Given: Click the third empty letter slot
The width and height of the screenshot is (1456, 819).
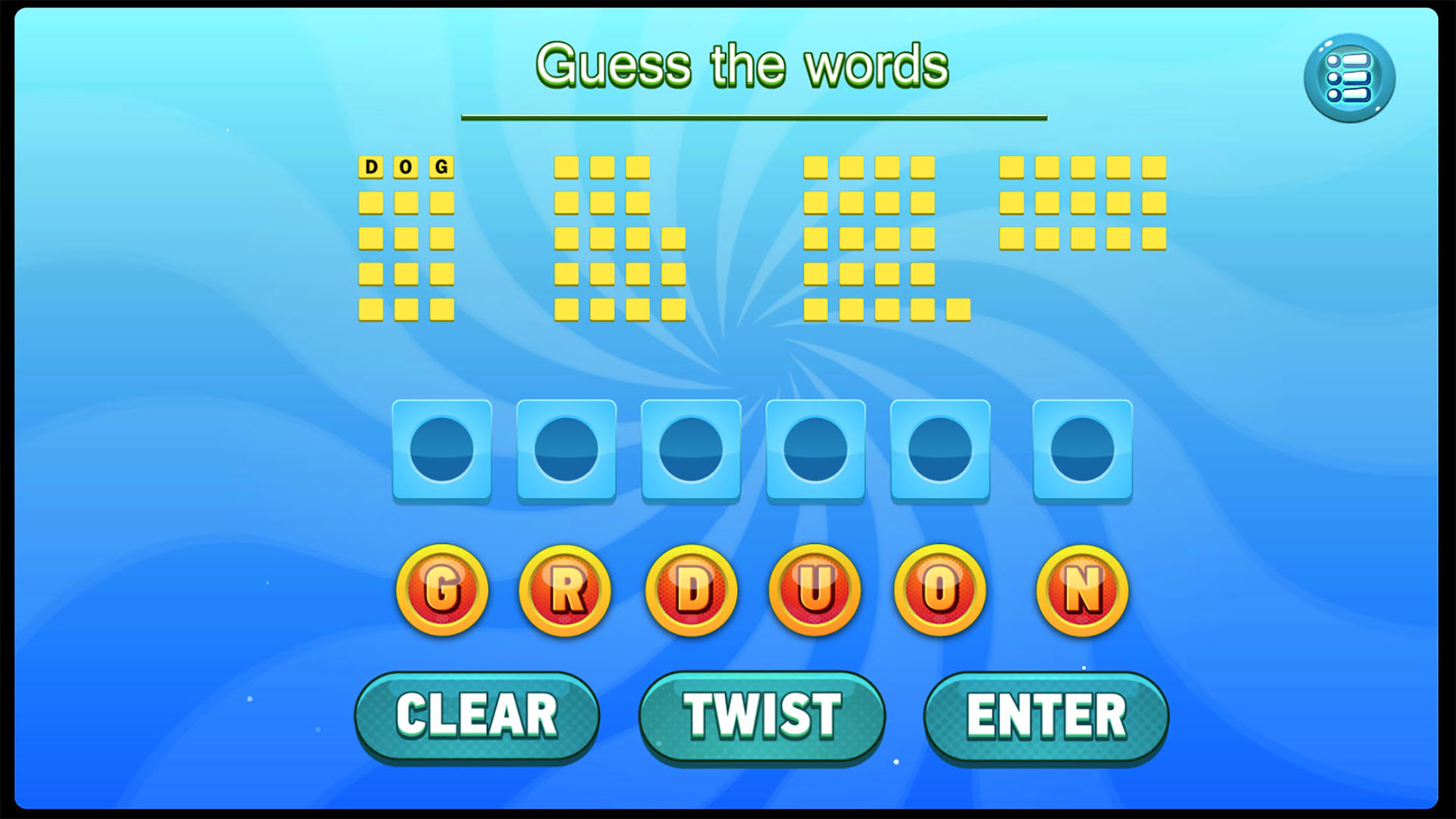Looking at the screenshot, I should point(692,450).
